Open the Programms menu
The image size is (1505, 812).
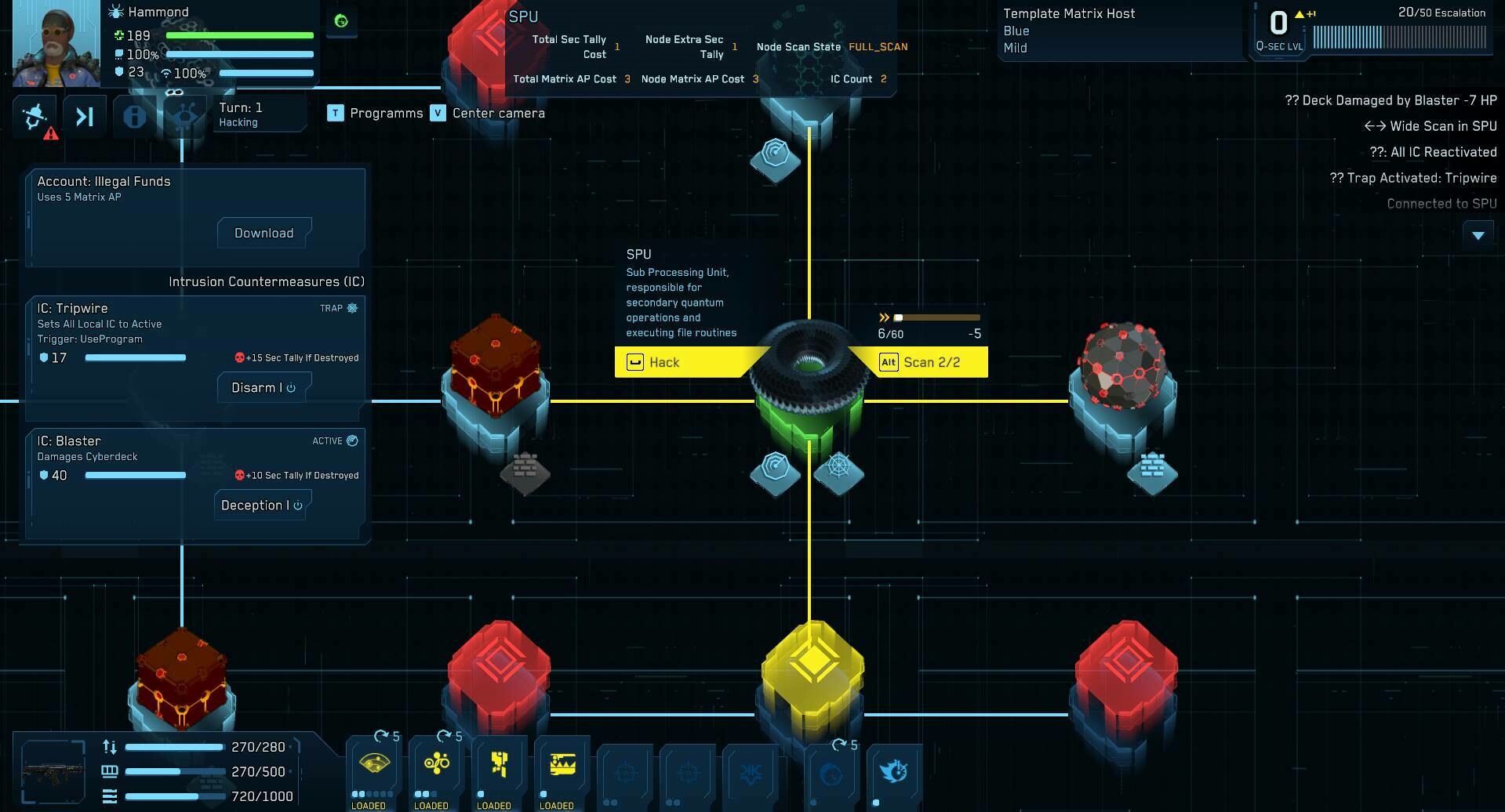[x=386, y=113]
